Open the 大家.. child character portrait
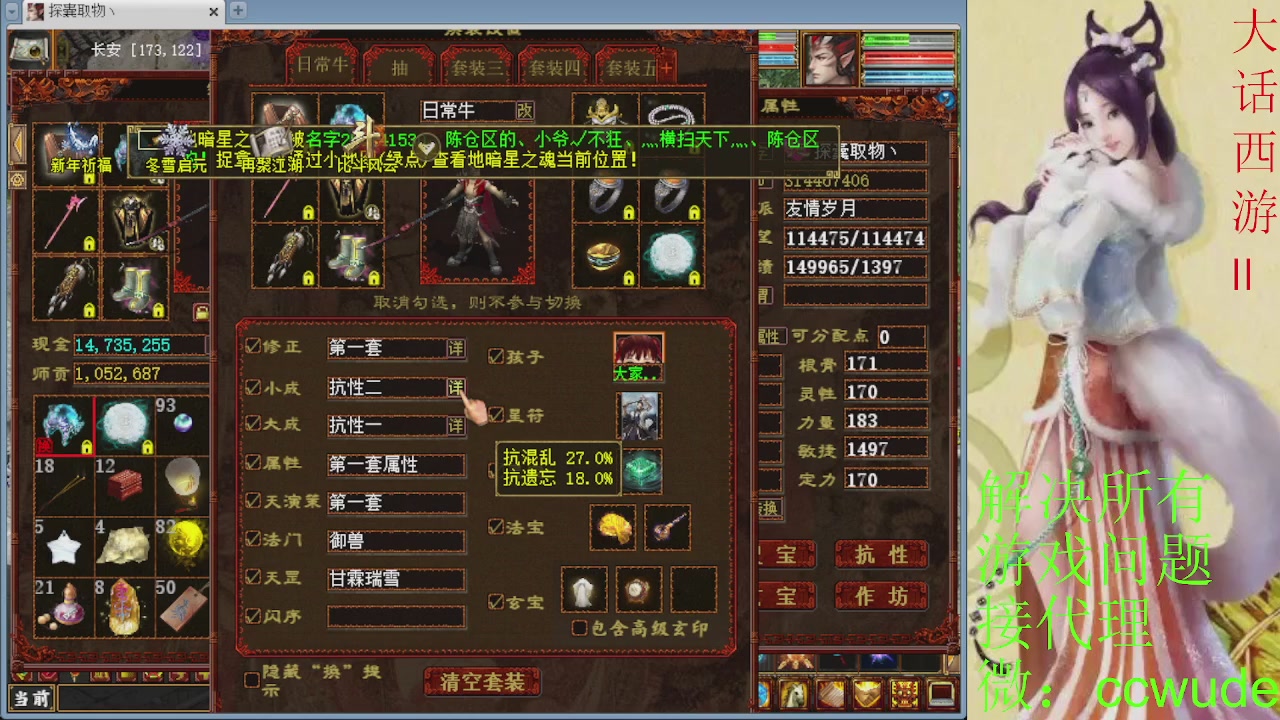This screenshot has width=1280, height=720. coord(638,350)
